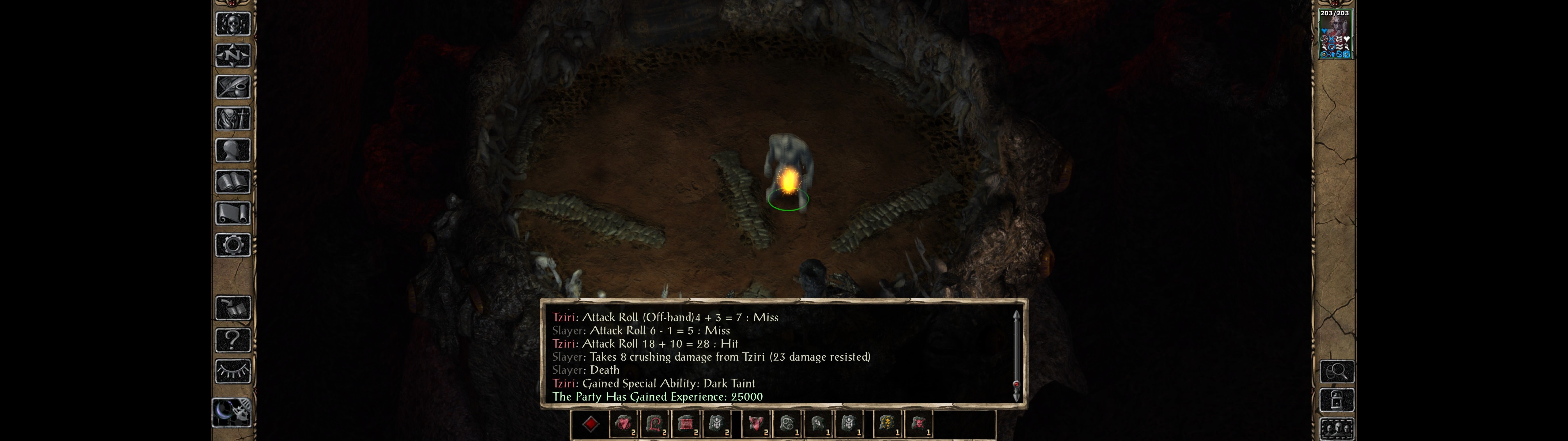The height and width of the screenshot is (441, 1568).
Task: Rest the party with the moon icon
Action: 232,413
